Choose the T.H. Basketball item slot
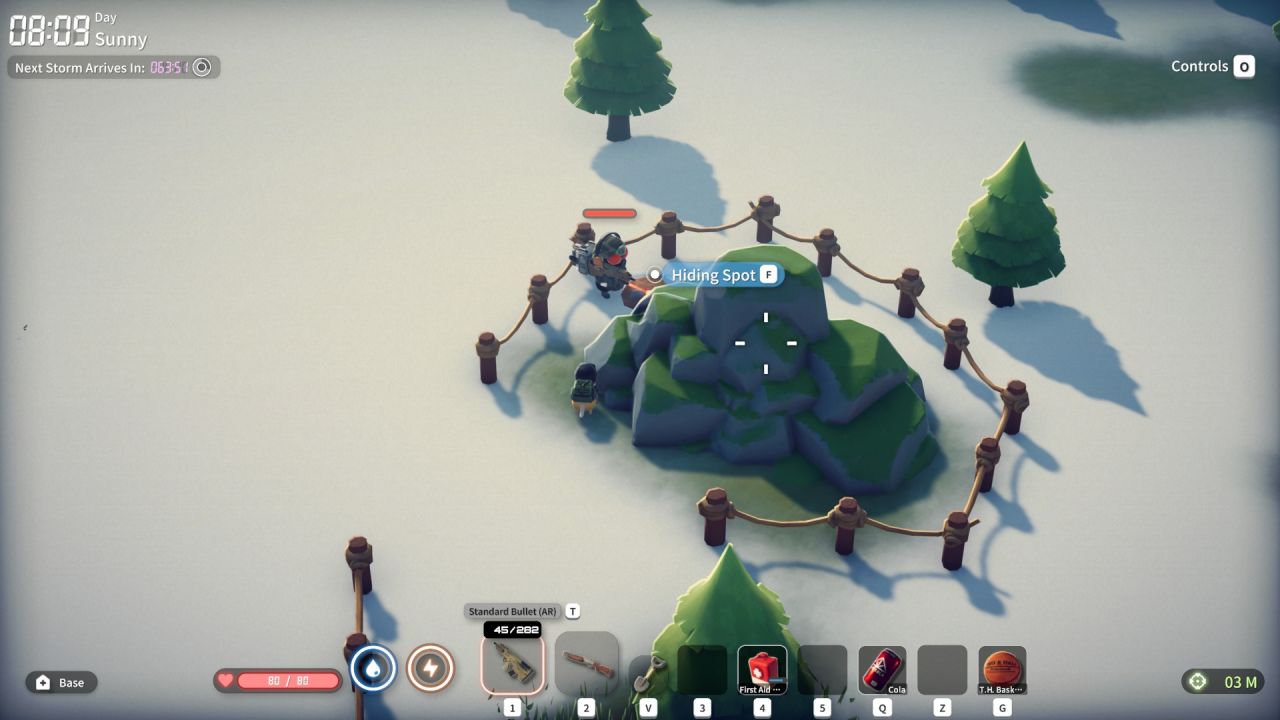 [x=1002, y=670]
